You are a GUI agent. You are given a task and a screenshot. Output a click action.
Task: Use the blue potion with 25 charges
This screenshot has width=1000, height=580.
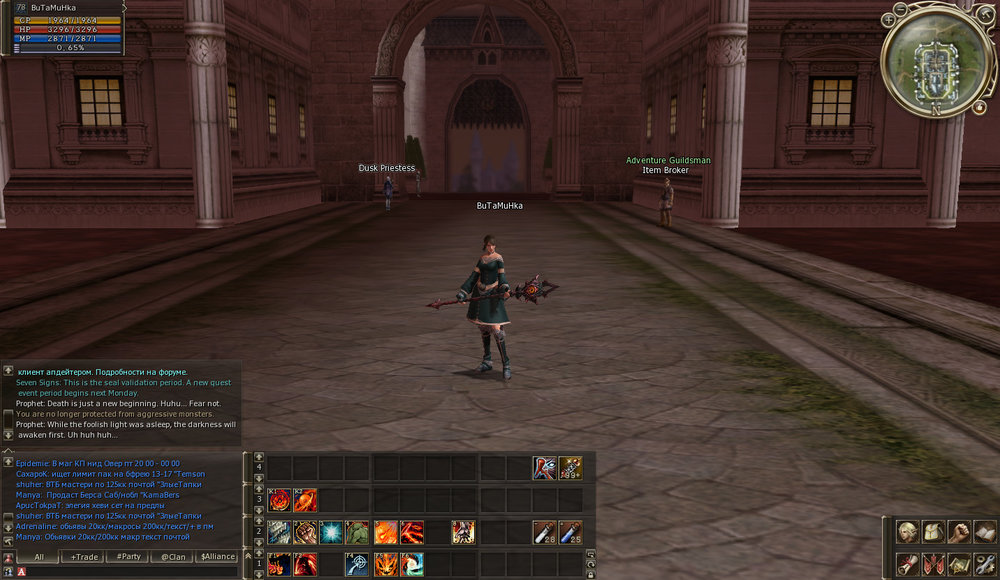click(571, 532)
